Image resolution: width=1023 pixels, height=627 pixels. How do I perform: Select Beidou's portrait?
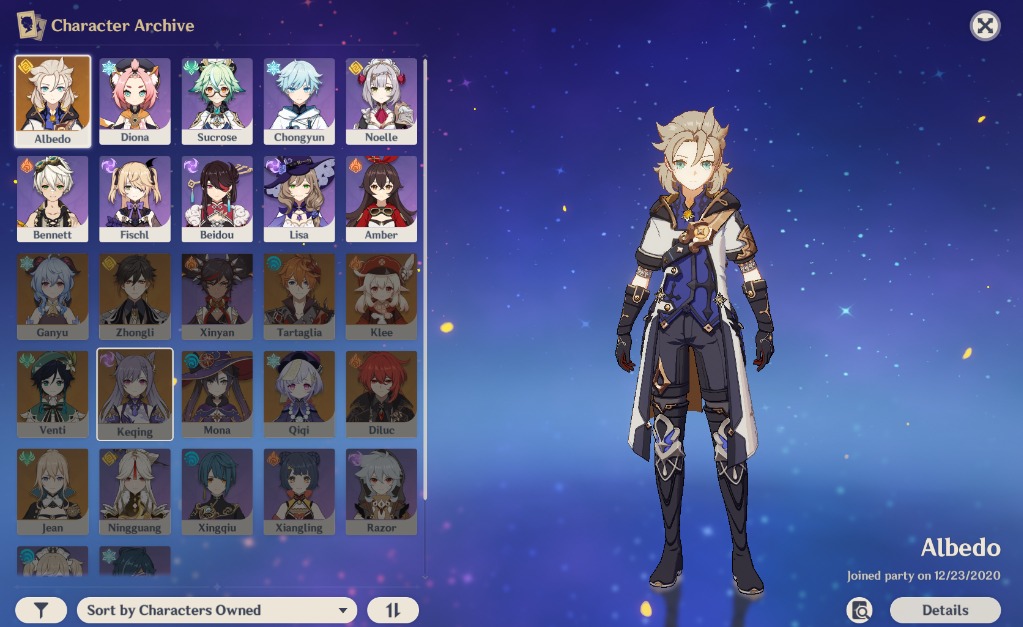click(x=217, y=198)
